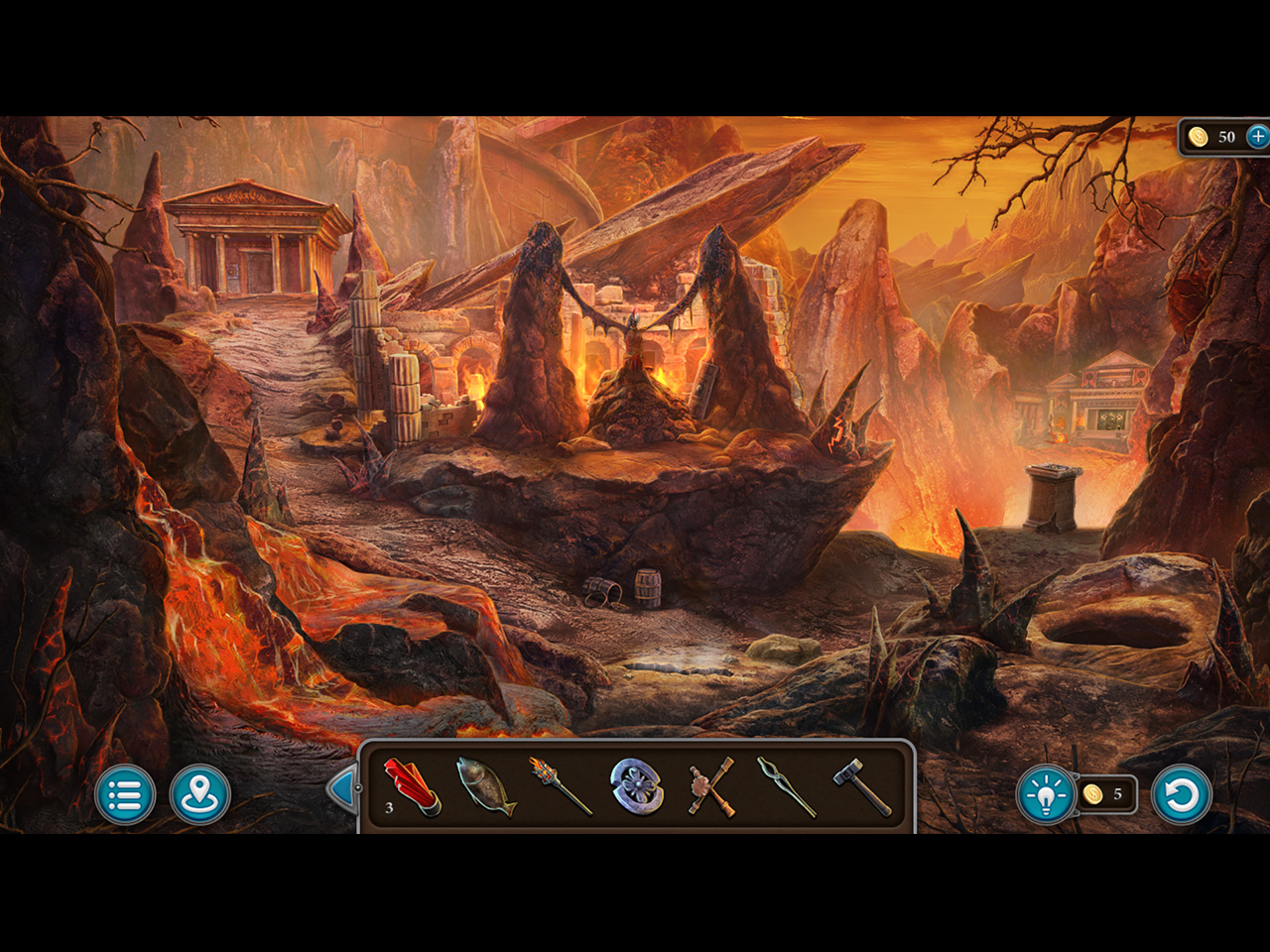Image resolution: width=1270 pixels, height=952 pixels.
Task: Select the crossed wooden sticks item
Action: point(711,786)
